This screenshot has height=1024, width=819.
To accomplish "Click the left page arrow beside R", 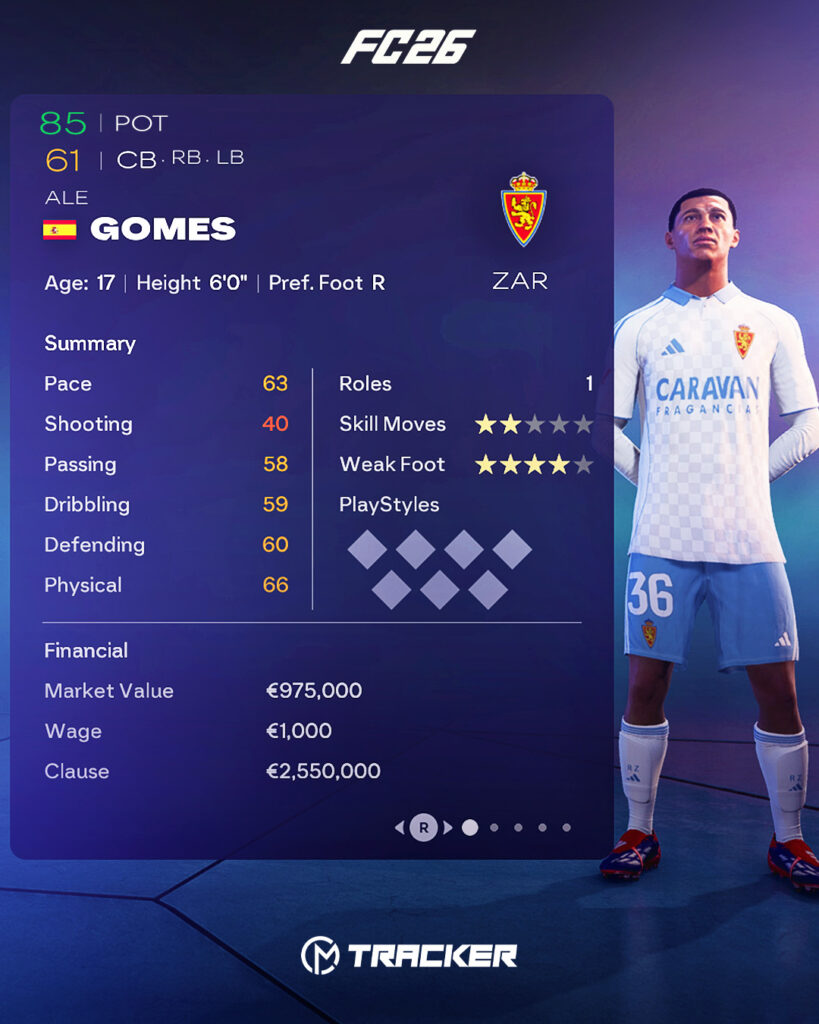I will tap(400, 827).
